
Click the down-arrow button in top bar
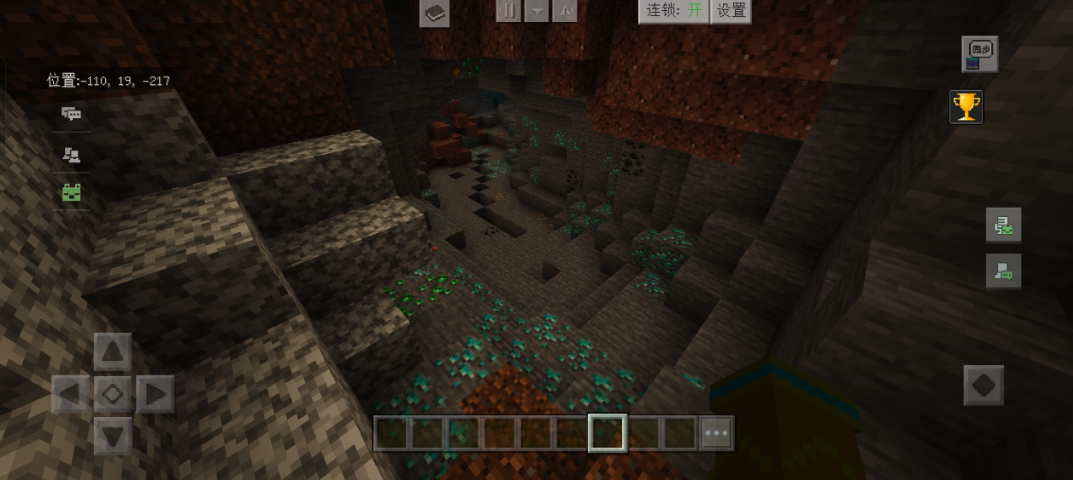537,10
